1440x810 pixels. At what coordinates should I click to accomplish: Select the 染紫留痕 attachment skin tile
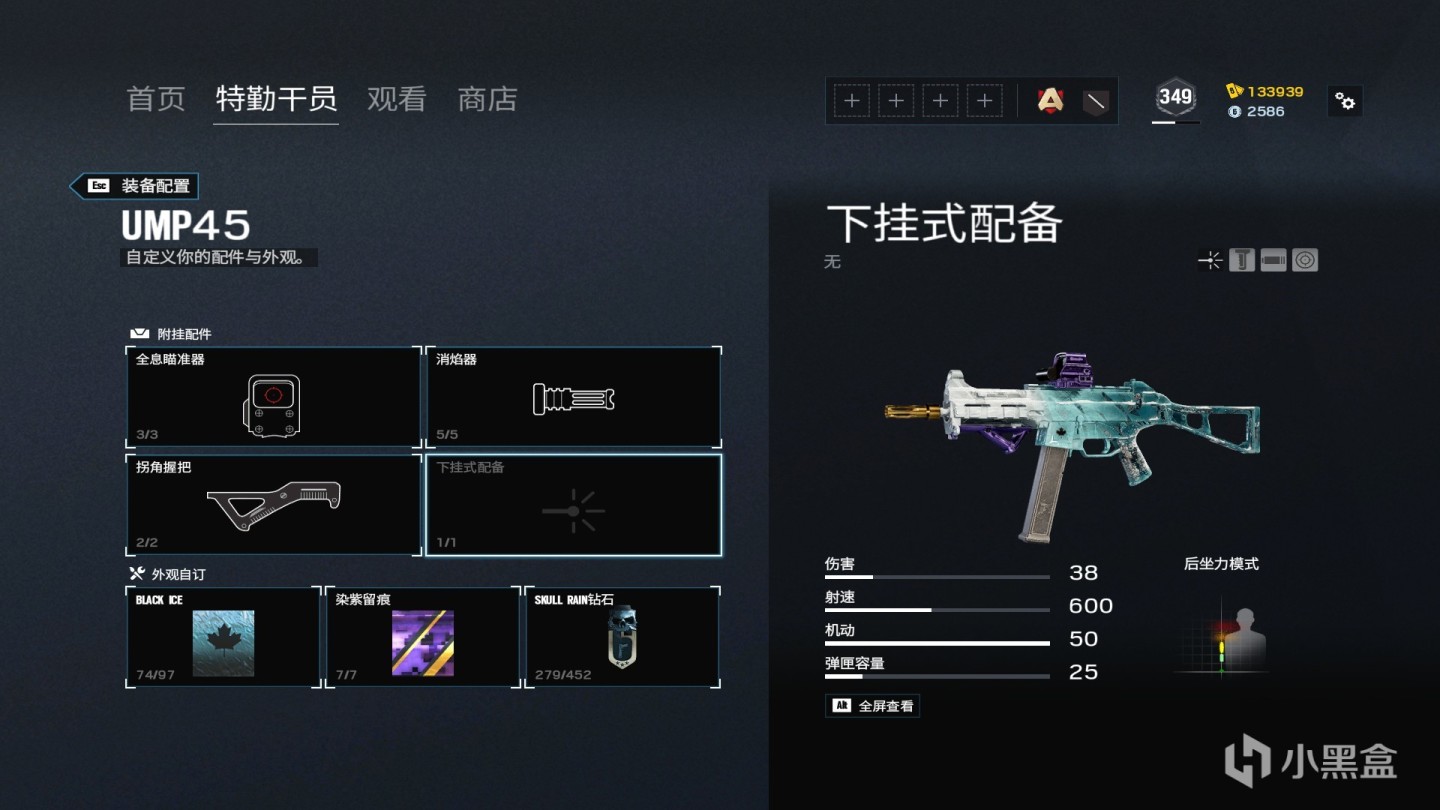pos(422,637)
